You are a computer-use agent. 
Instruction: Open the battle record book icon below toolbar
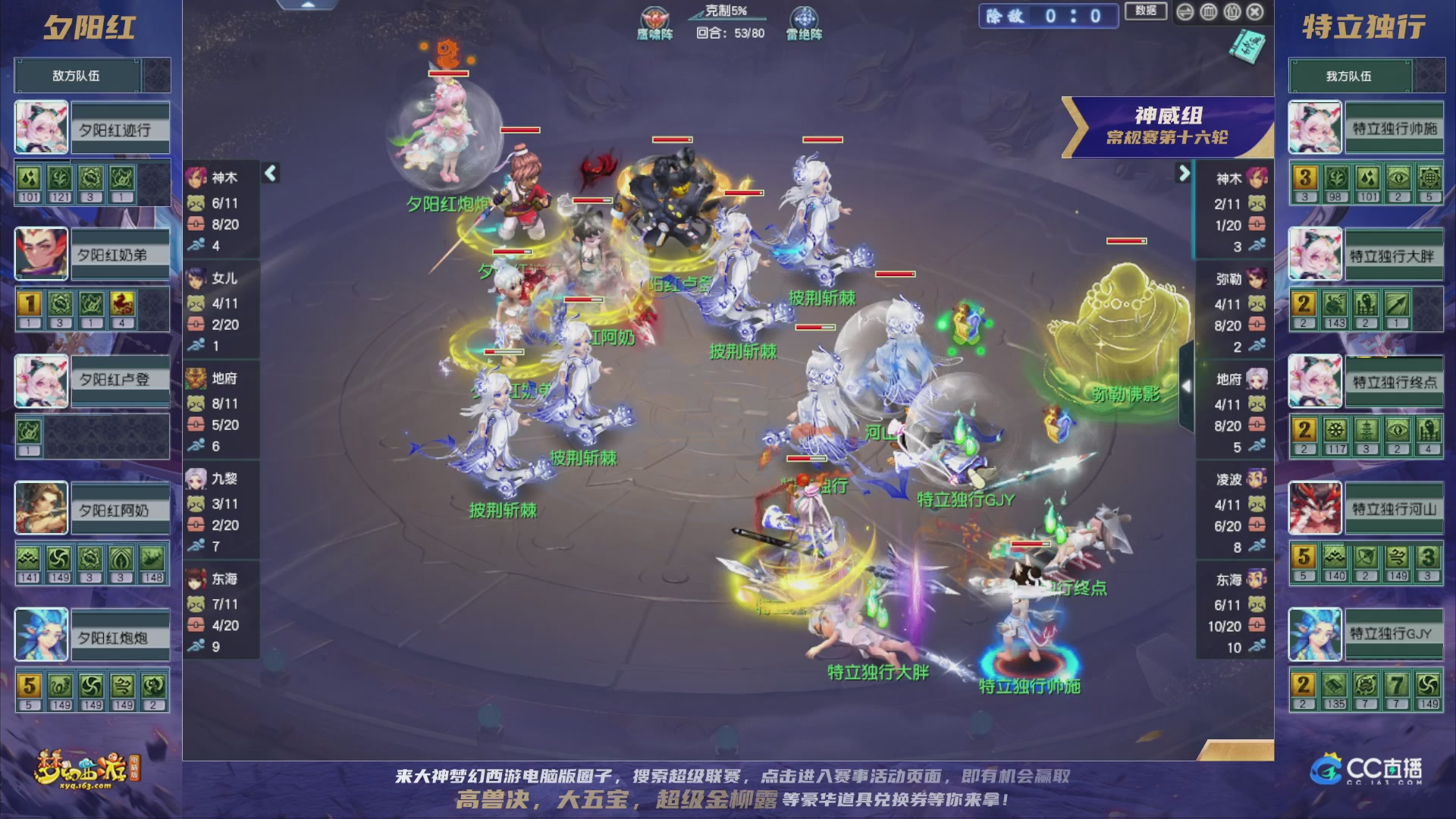tap(1247, 47)
